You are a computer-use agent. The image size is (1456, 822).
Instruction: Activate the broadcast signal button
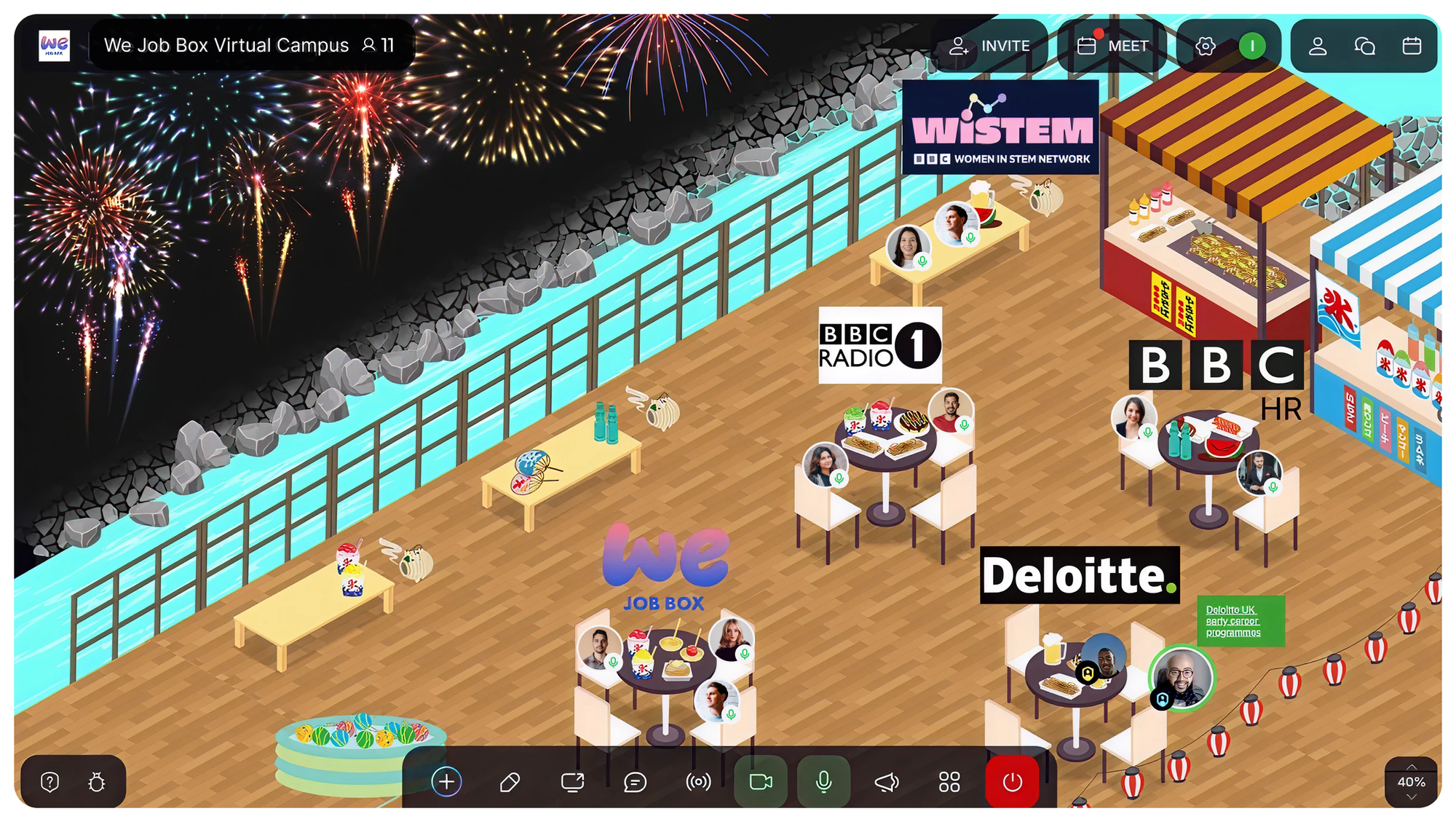coord(698,783)
